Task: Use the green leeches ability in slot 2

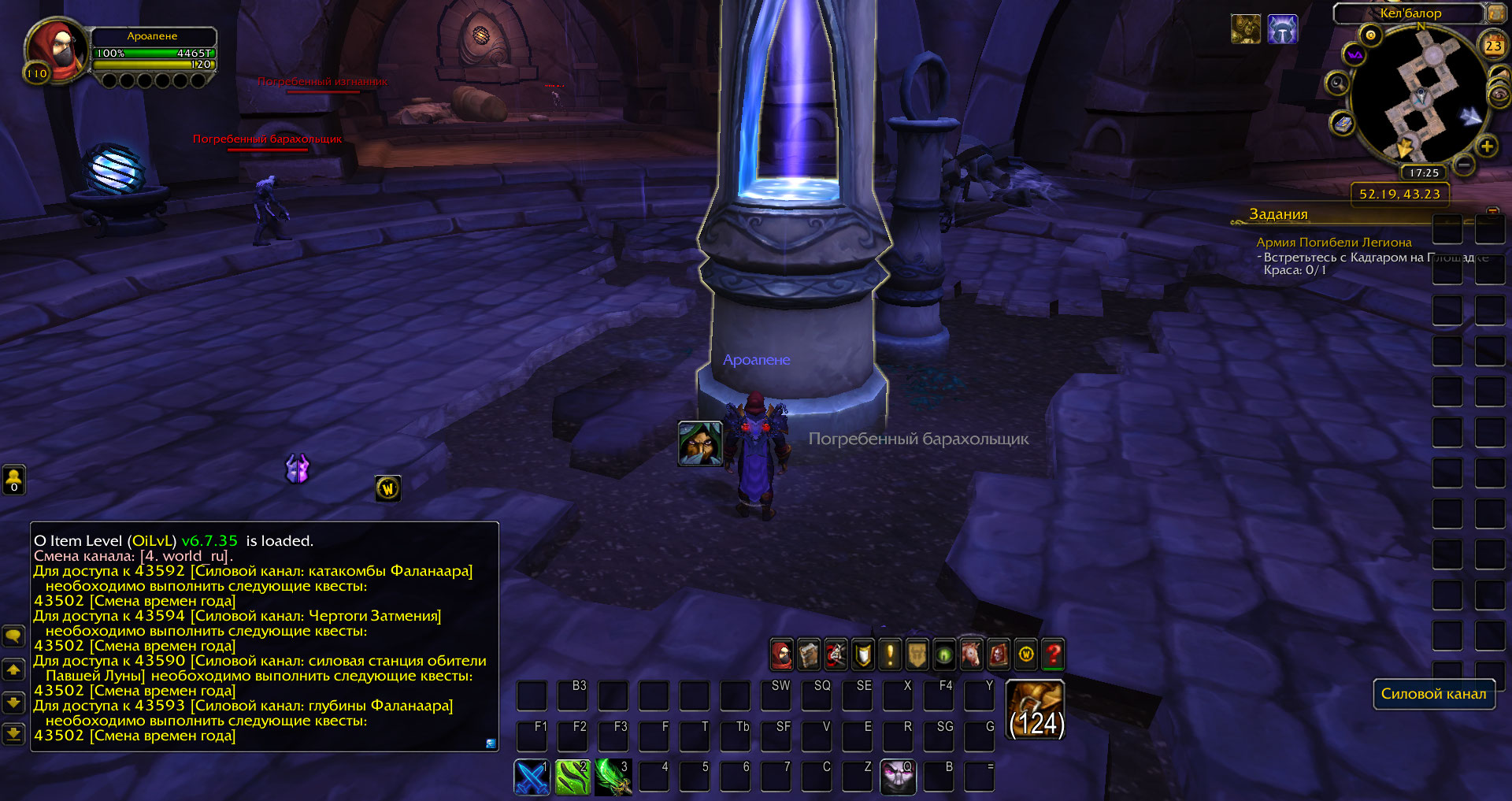Action: click(573, 777)
